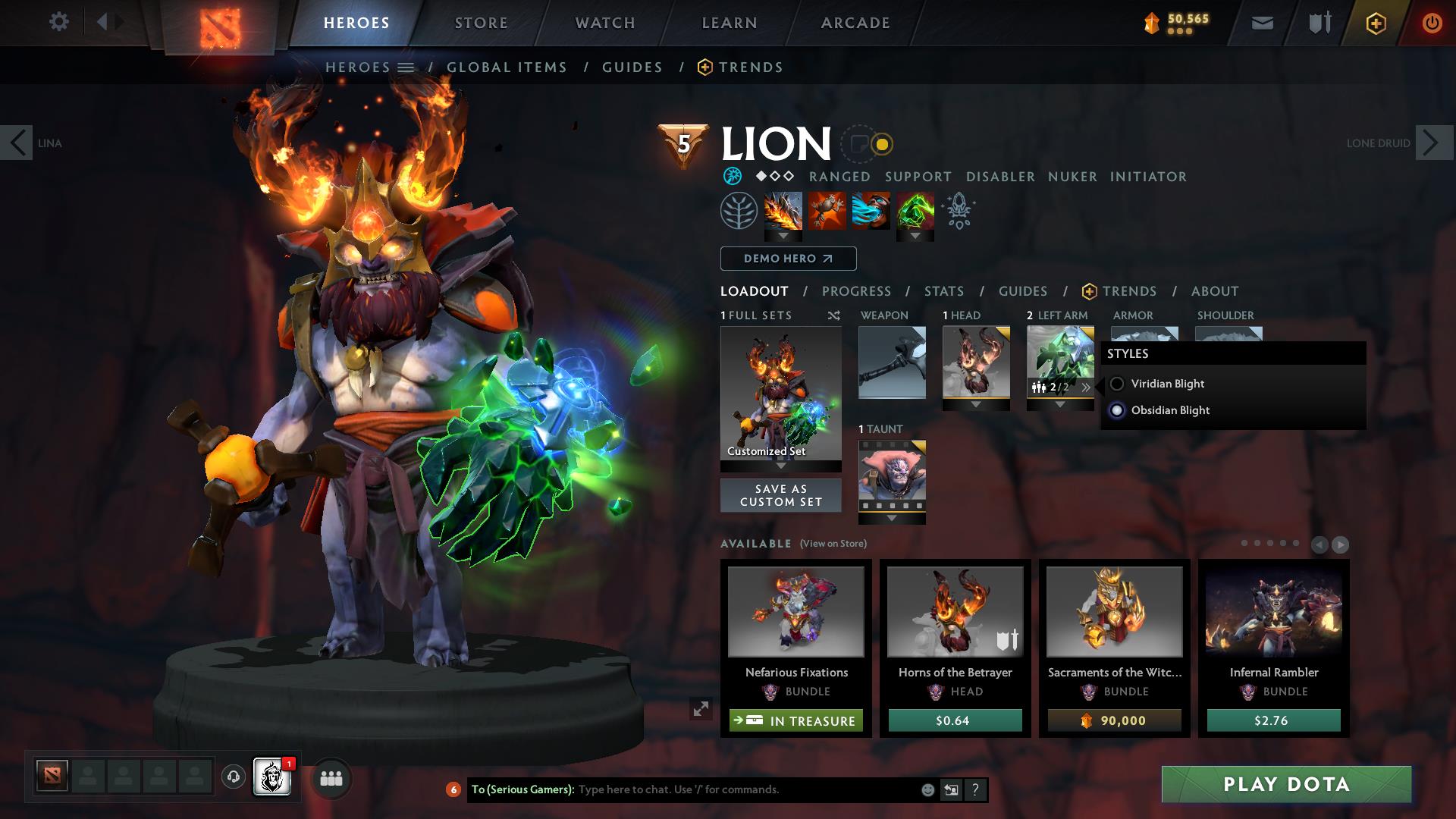Click the voice chat headset icon
The width and height of the screenshot is (1456, 819).
click(232, 778)
